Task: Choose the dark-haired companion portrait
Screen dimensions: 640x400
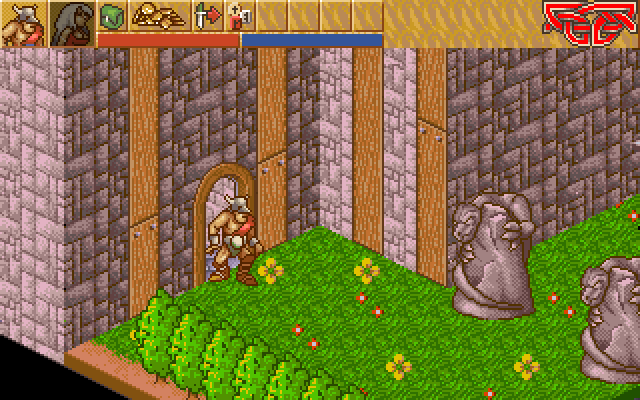Action: [x=71, y=24]
